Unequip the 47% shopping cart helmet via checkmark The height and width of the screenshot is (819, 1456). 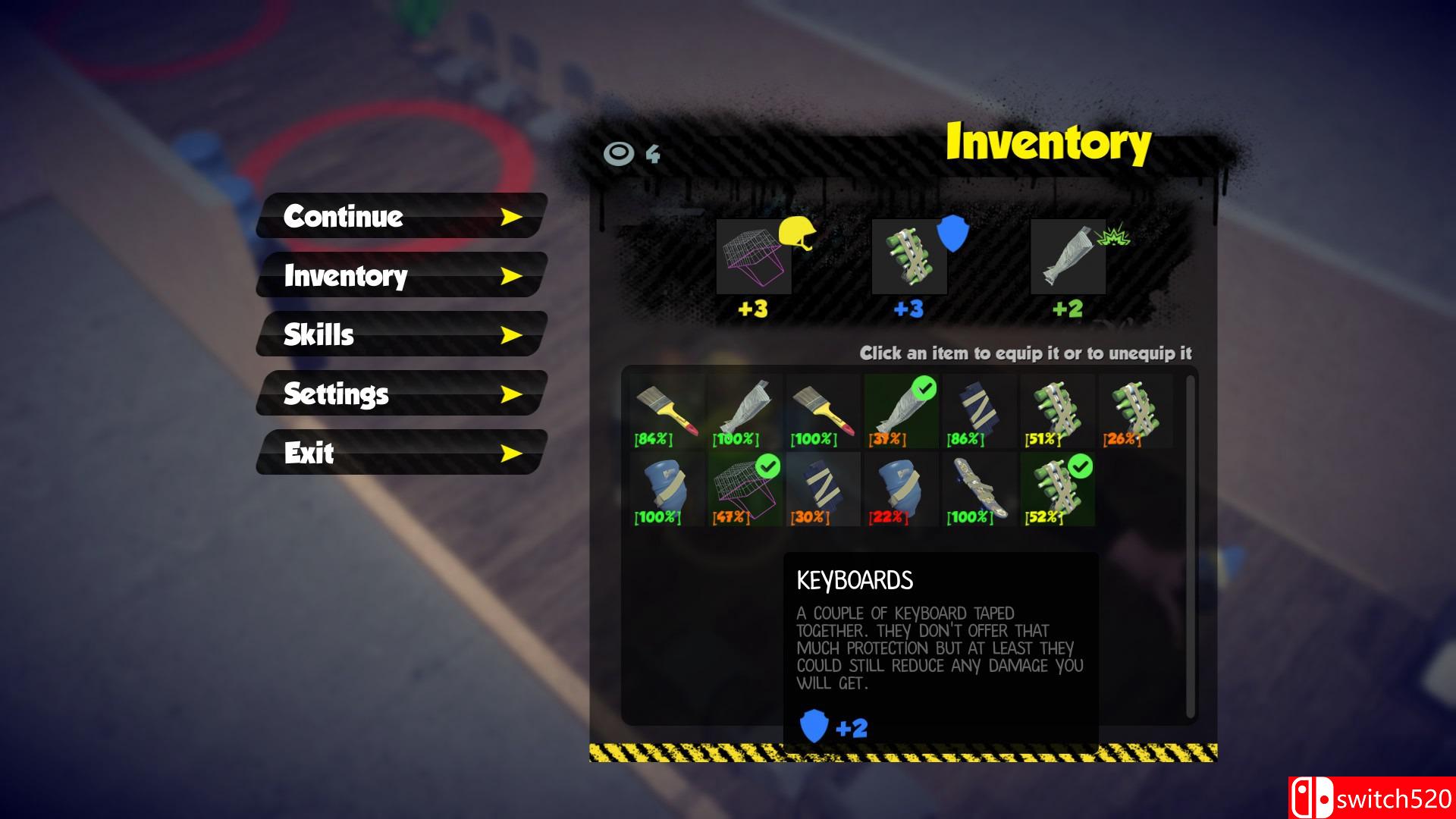pyautogui.click(x=767, y=466)
